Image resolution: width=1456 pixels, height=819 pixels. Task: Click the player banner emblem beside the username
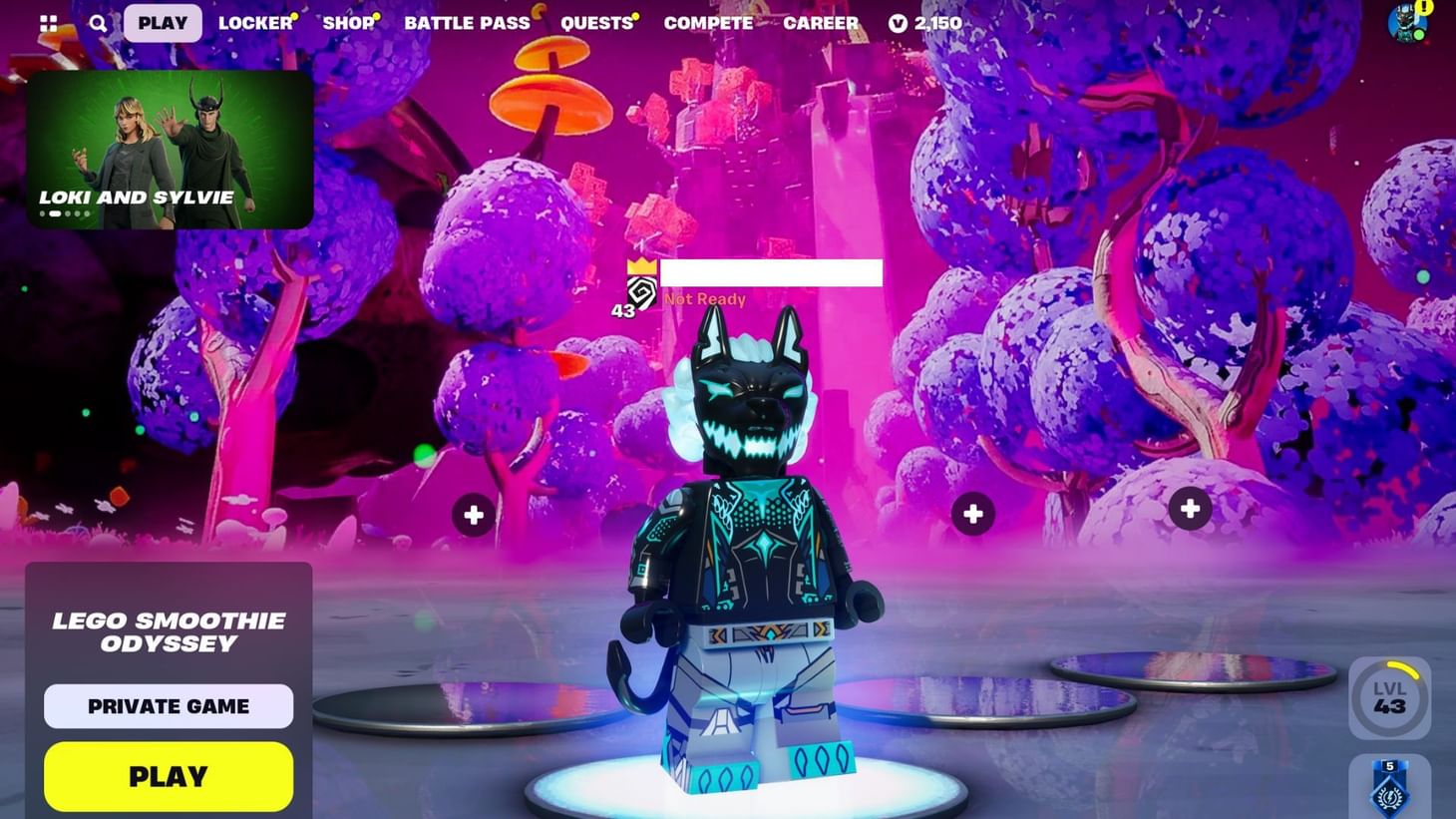643,293
